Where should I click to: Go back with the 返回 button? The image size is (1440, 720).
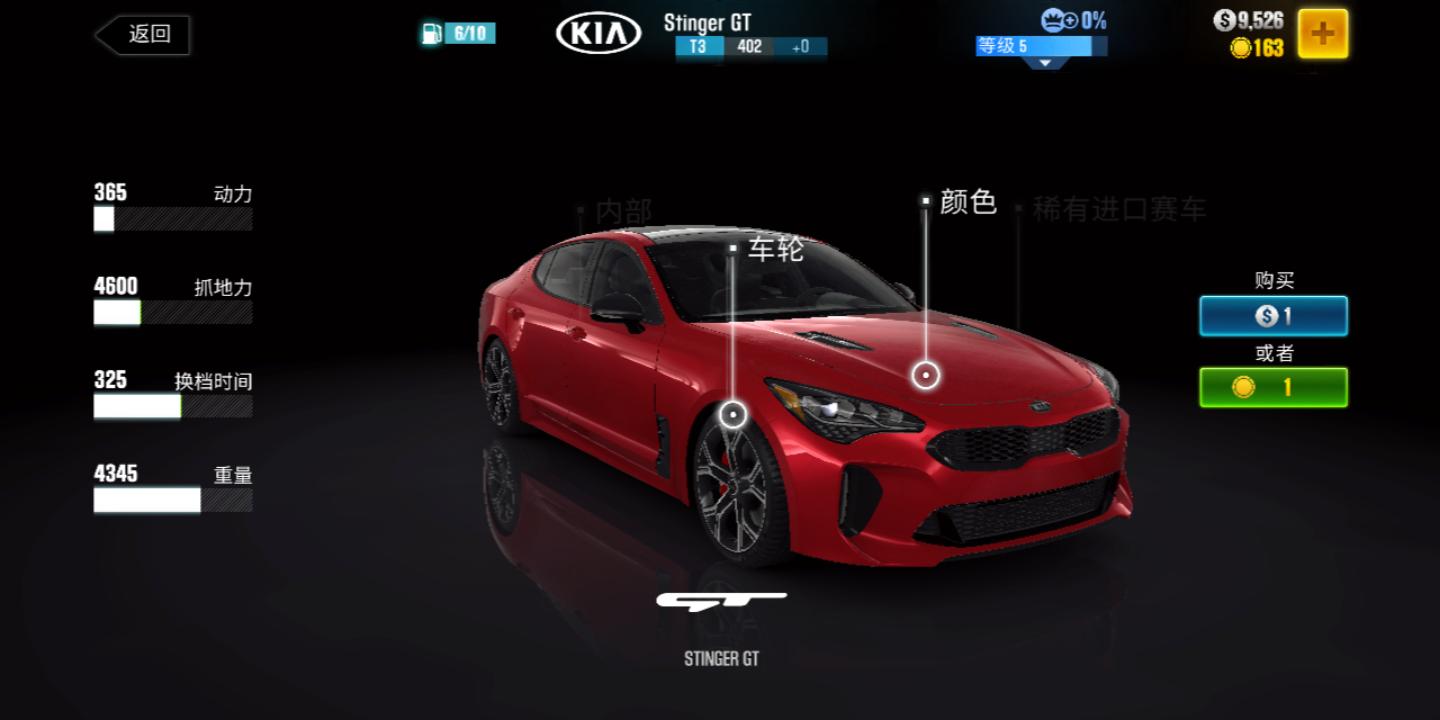(x=143, y=35)
